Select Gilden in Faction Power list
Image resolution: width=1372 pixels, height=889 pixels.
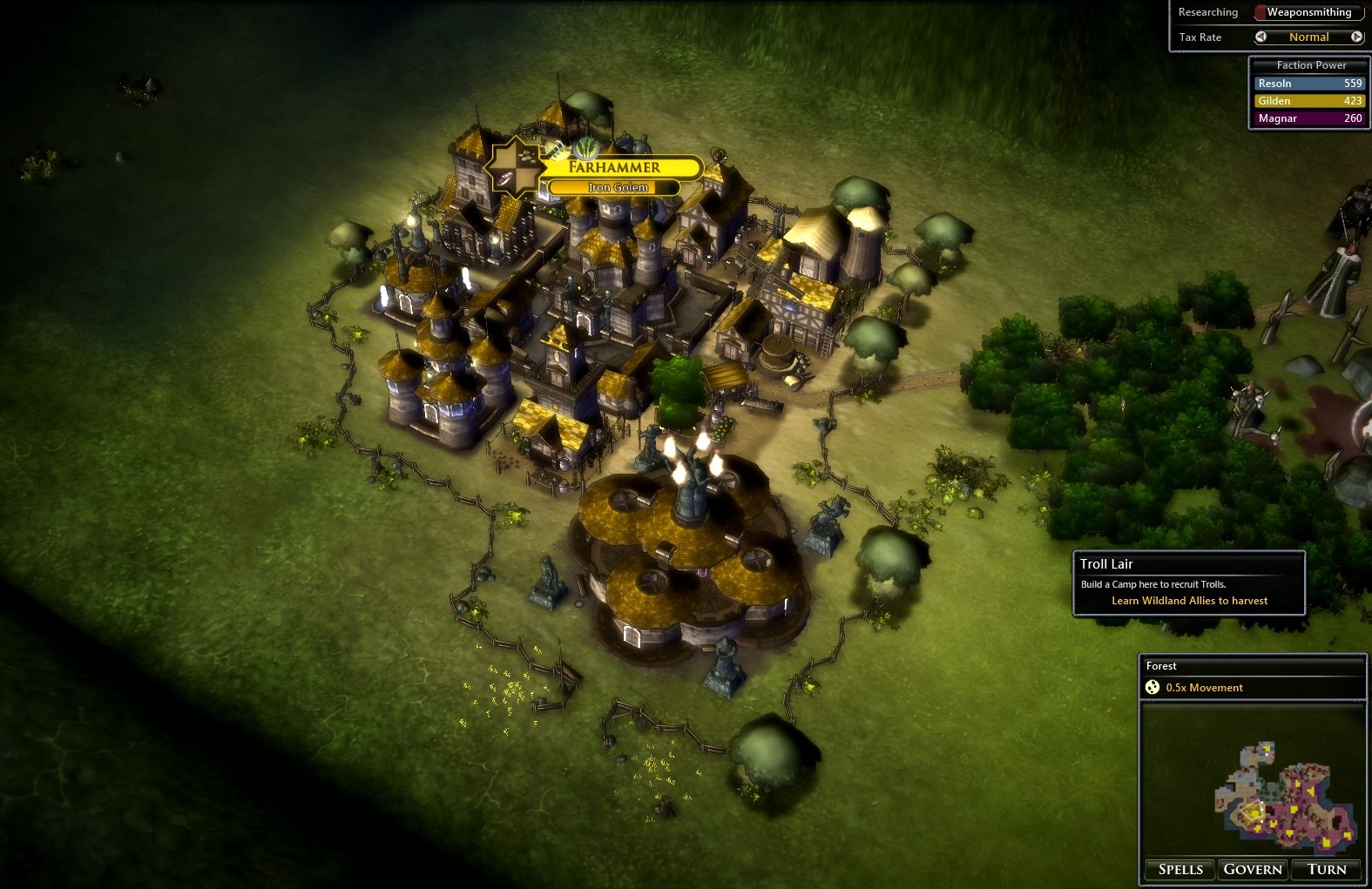[x=1309, y=101]
